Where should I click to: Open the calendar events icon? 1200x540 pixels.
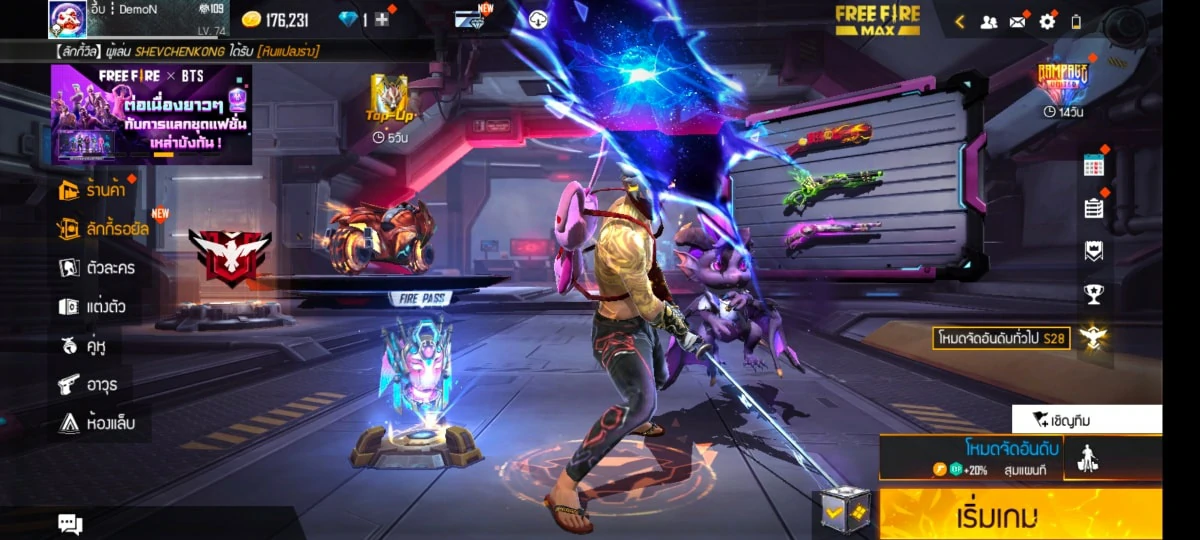point(1093,166)
